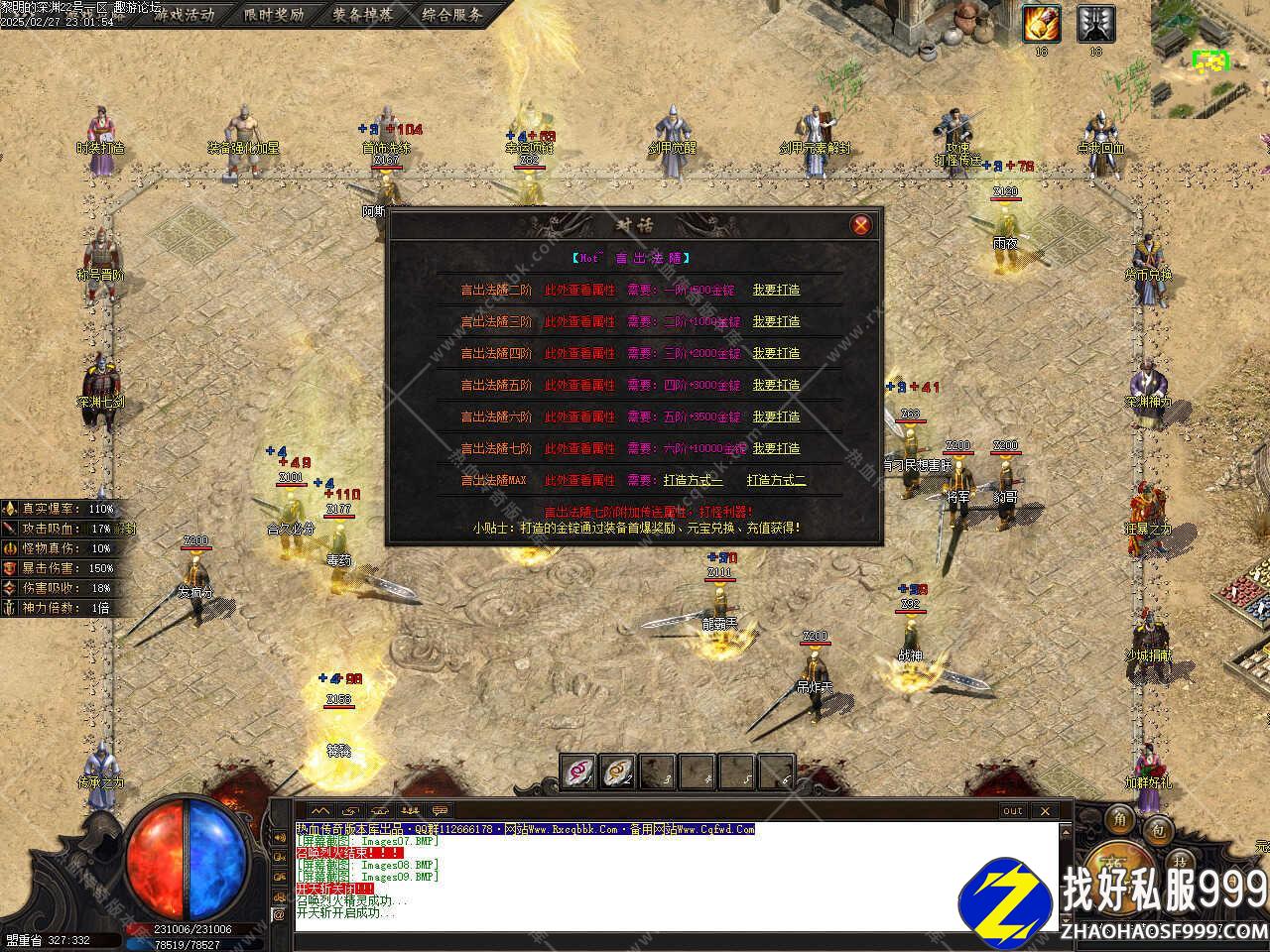This screenshot has width=1270, height=952.
Task: Open the character panel with the 角 button
Action: 1119,819
